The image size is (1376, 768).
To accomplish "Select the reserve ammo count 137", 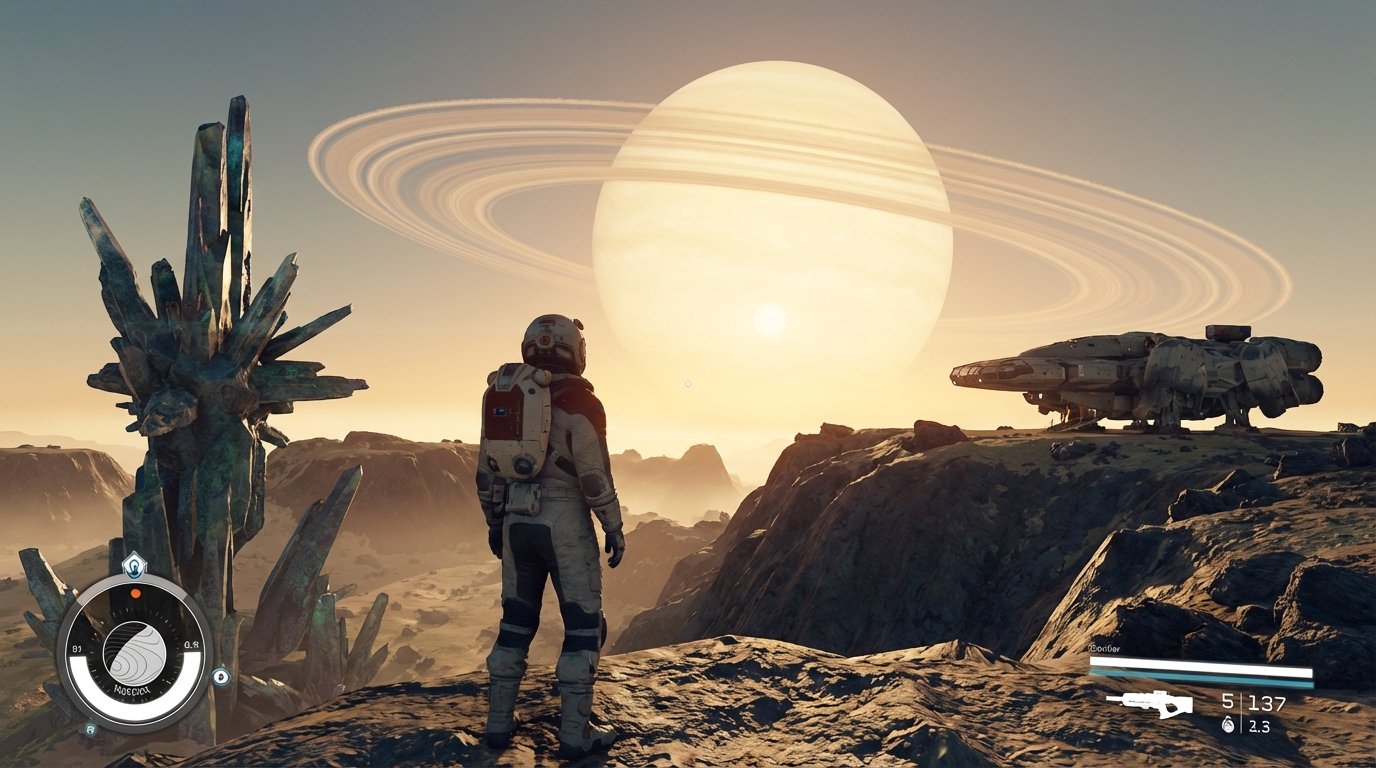I will pyautogui.click(x=1267, y=702).
